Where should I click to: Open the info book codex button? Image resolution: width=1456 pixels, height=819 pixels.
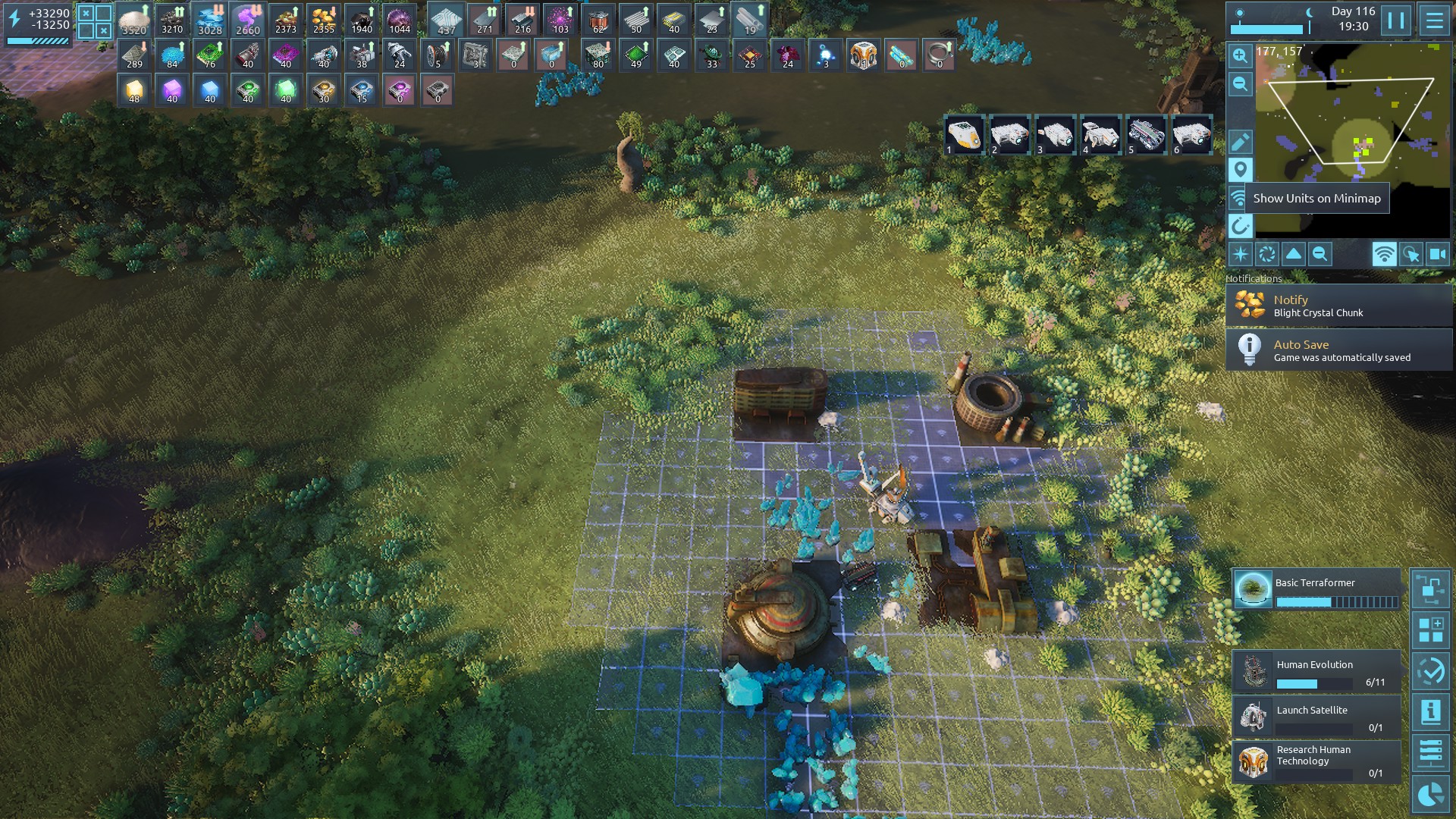coord(1430,712)
